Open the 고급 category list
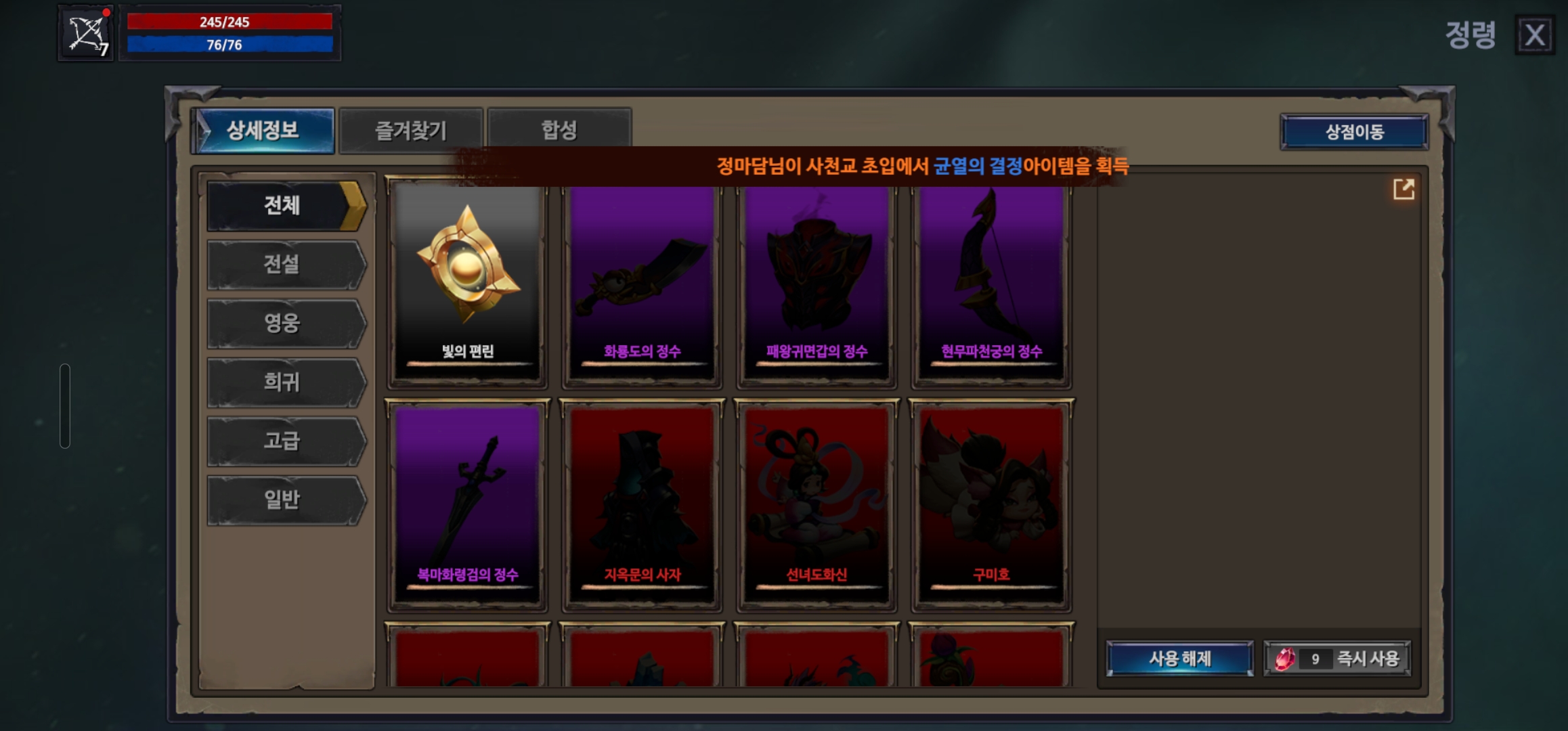The width and height of the screenshot is (1568, 731). point(284,441)
